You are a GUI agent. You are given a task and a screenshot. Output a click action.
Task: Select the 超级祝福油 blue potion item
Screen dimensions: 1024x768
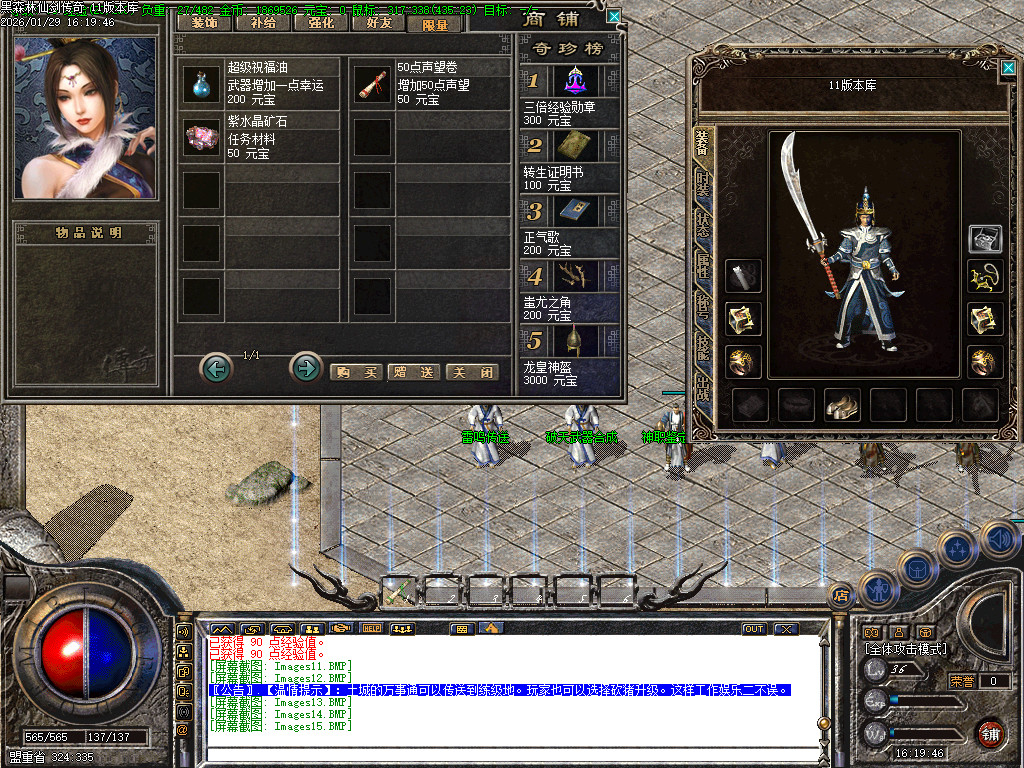[x=201, y=85]
